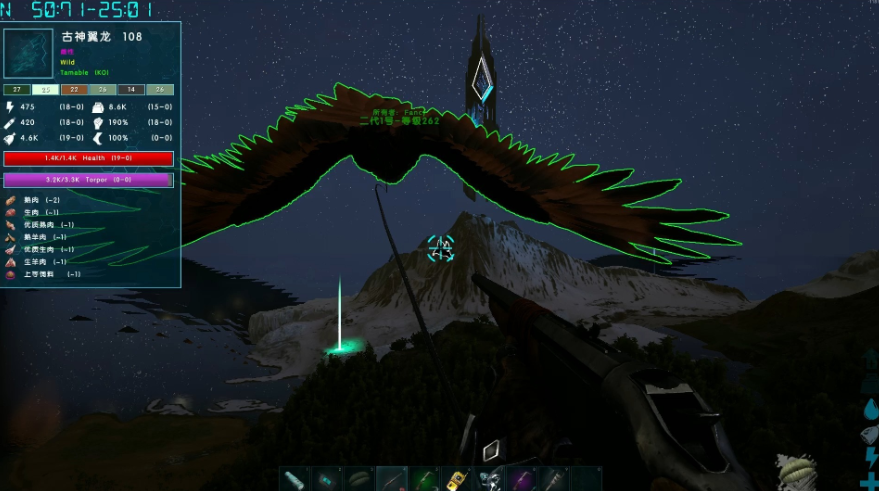This screenshot has width=879, height=491.
Task: Equip the green-highlighted rifle hotbar slot
Action: click(x=425, y=479)
